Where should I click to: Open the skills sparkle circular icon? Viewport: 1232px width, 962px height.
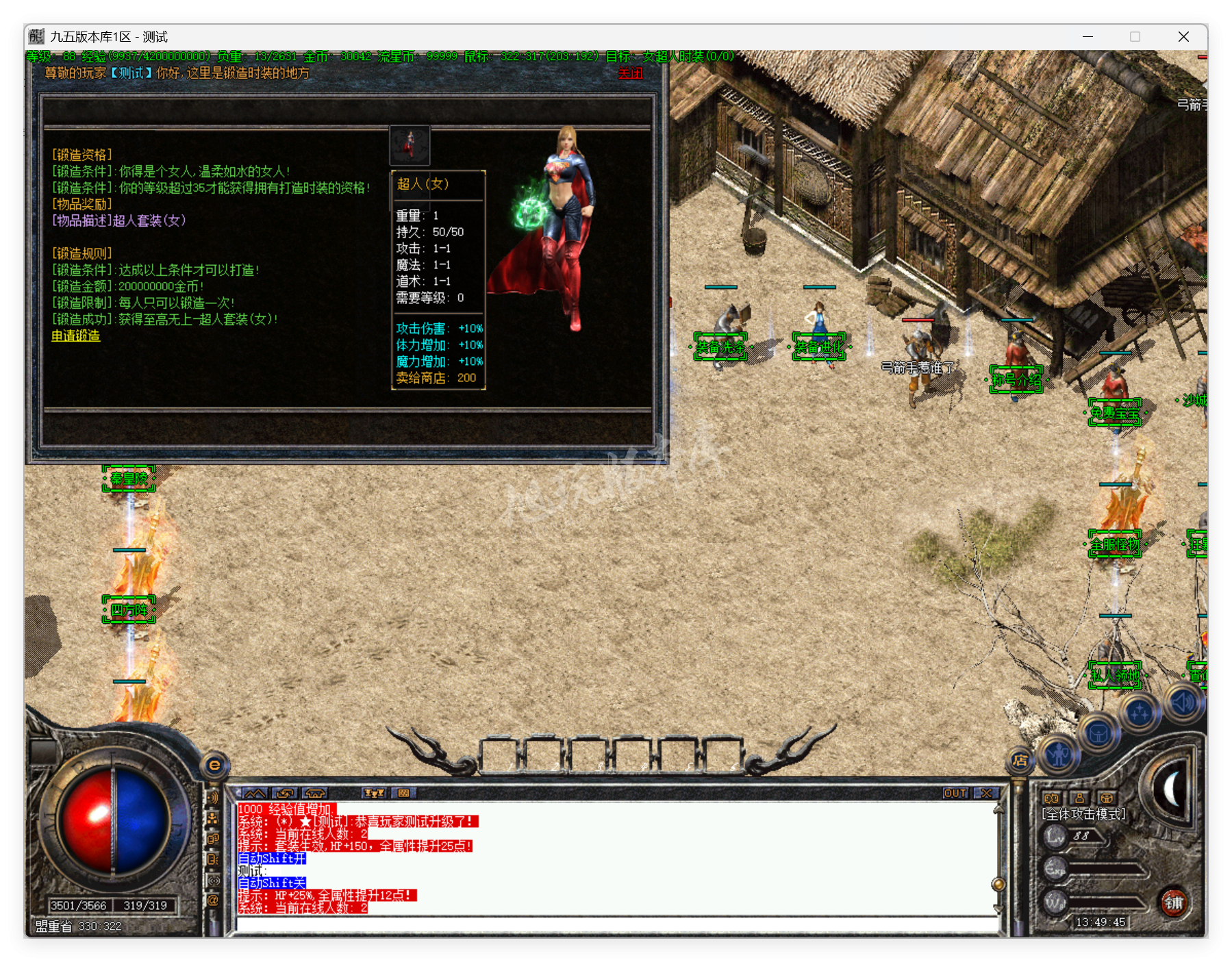coord(1140,712)
